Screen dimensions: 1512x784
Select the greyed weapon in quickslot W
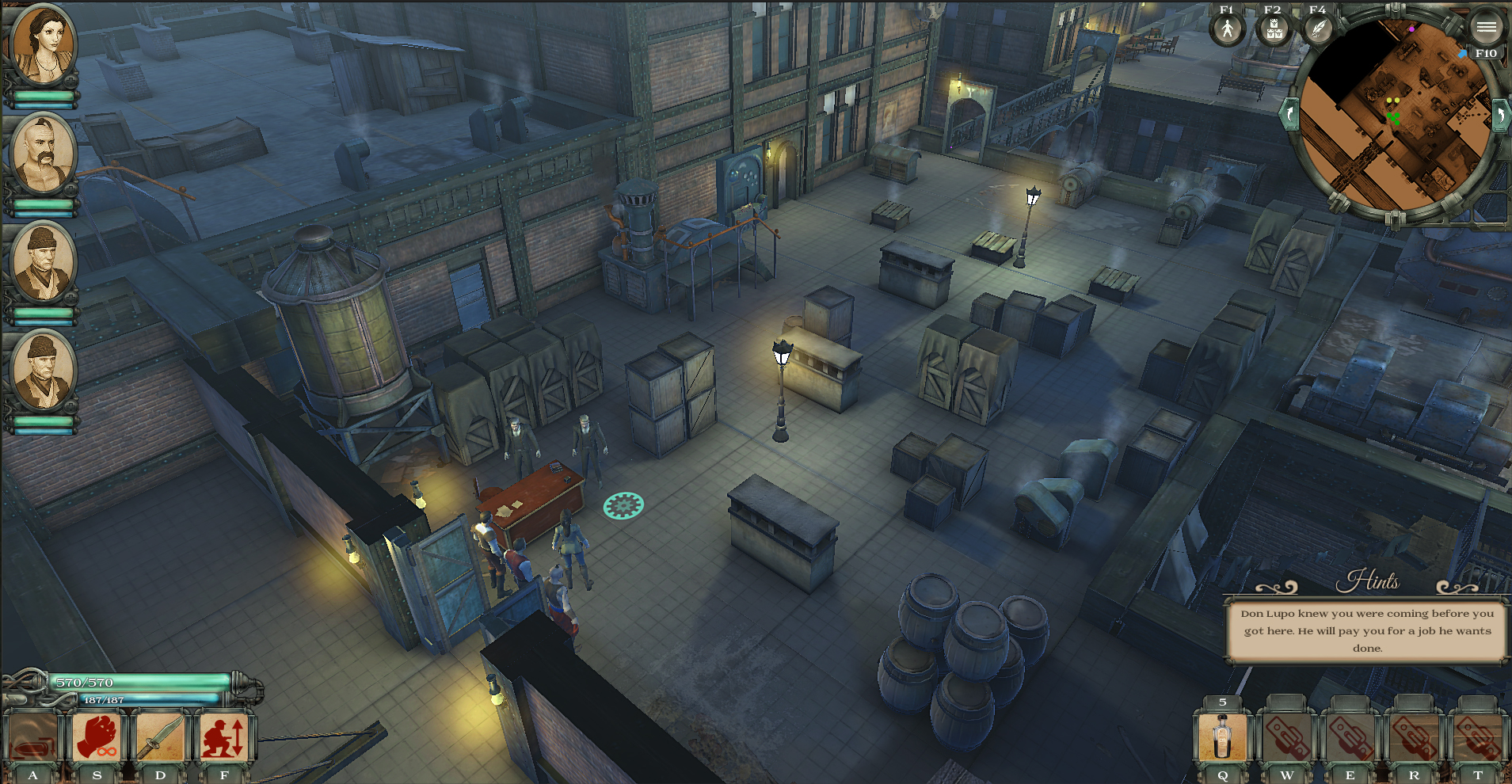(1286, 738)
